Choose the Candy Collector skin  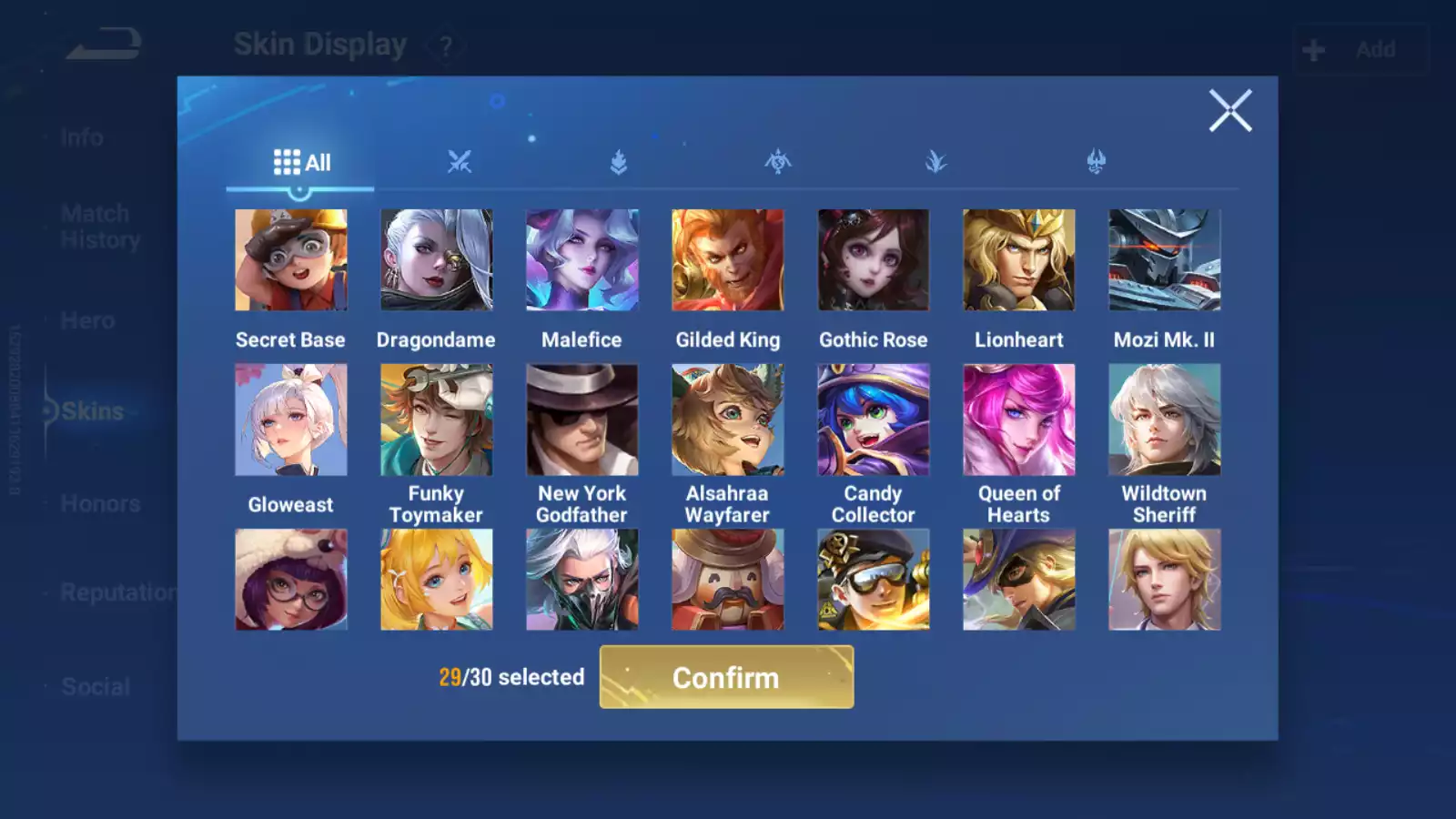873,420
